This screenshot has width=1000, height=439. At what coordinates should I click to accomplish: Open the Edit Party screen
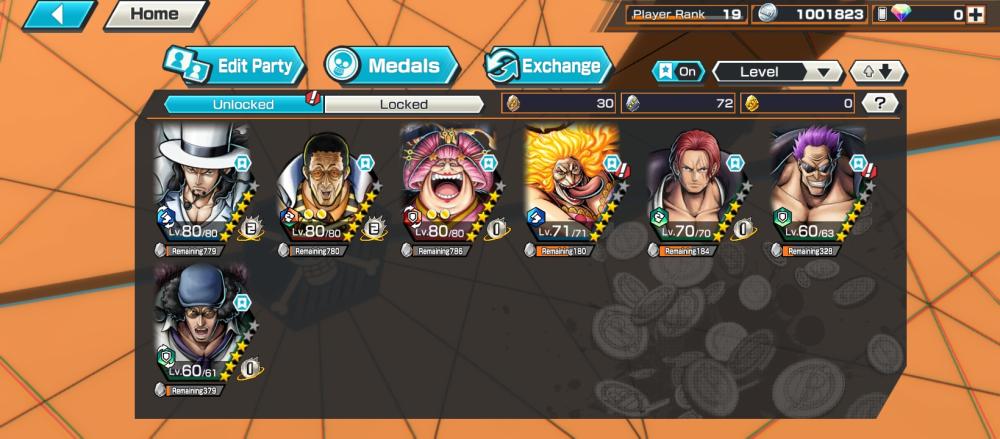[x=235, y=66]
